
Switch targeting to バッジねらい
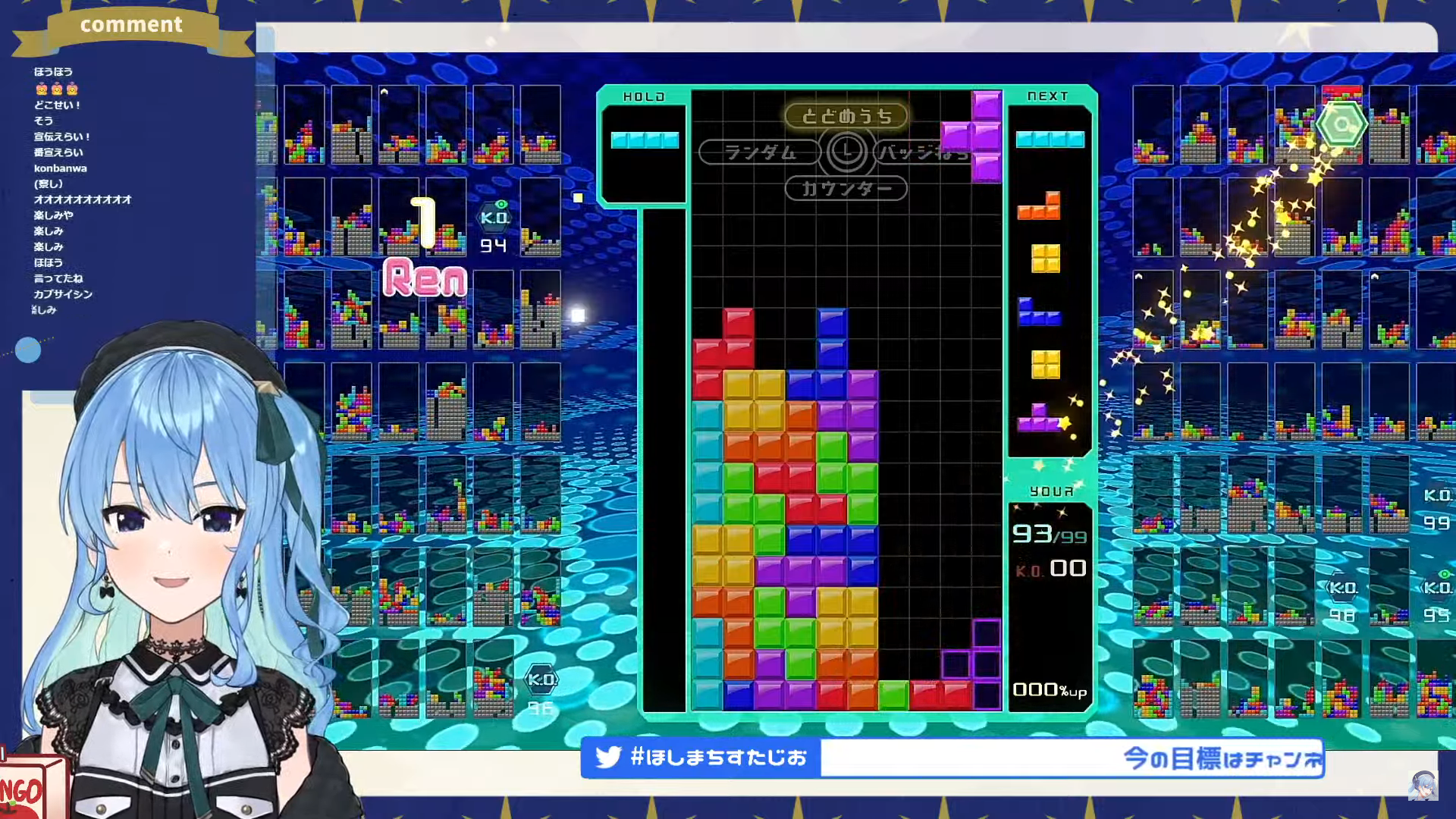[921, 152]
